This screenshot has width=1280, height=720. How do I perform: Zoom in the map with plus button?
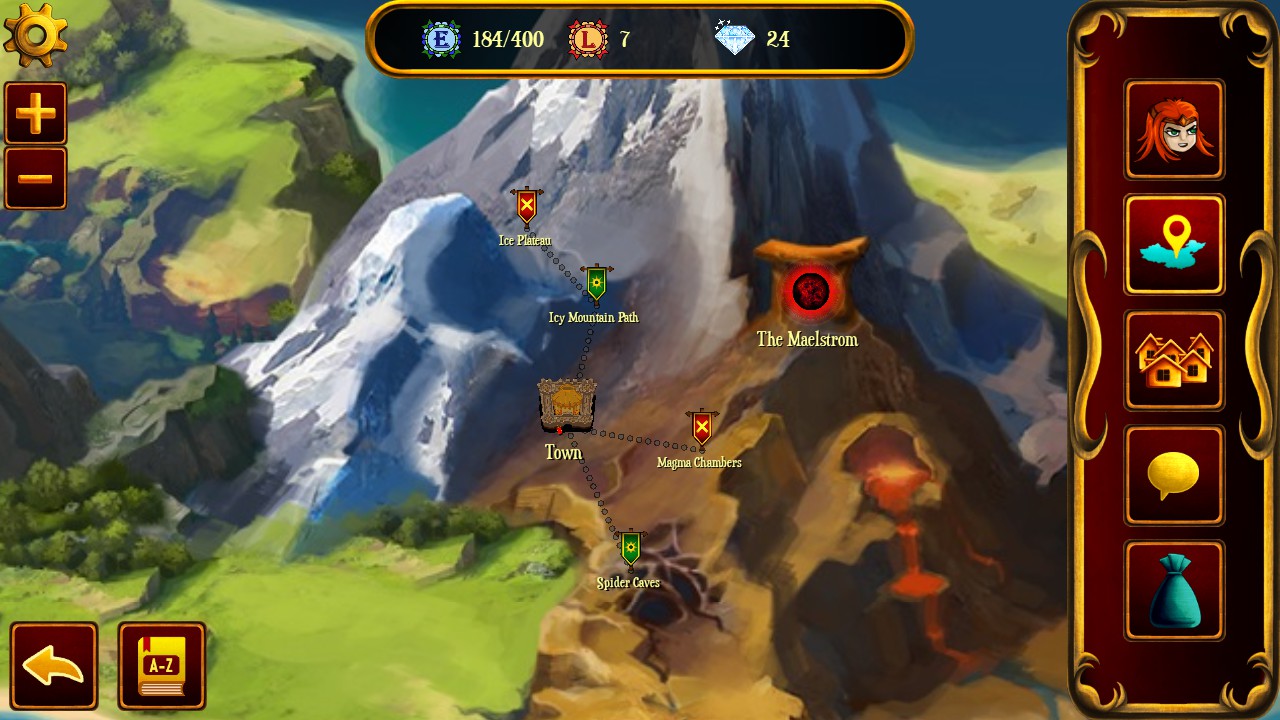click(x=36, y=113)
